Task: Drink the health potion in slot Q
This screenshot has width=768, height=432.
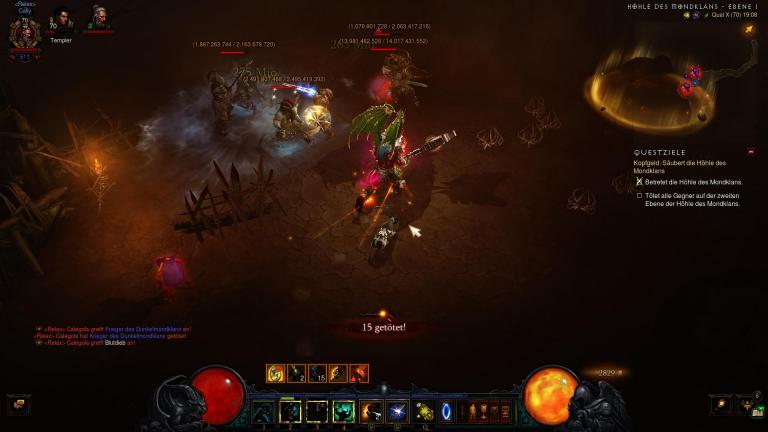Action: [424, 410]
